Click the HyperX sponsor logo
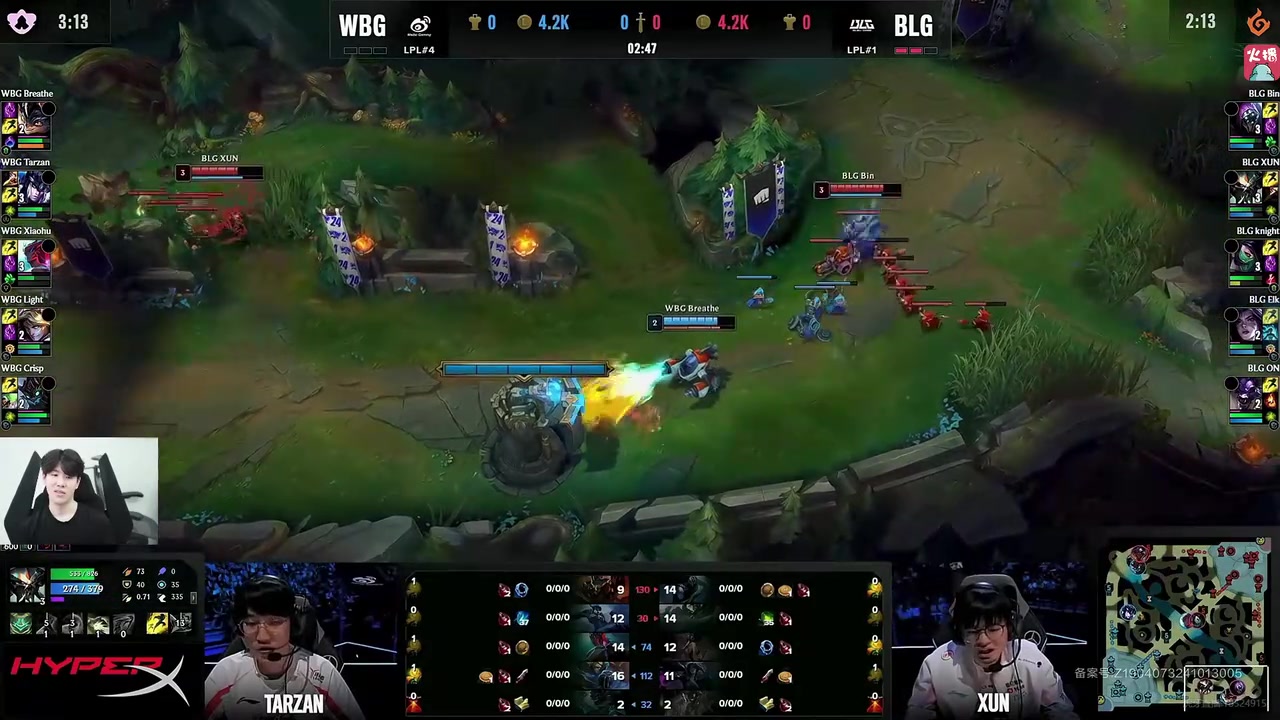The image size is (1280, 720). point(98,678)
